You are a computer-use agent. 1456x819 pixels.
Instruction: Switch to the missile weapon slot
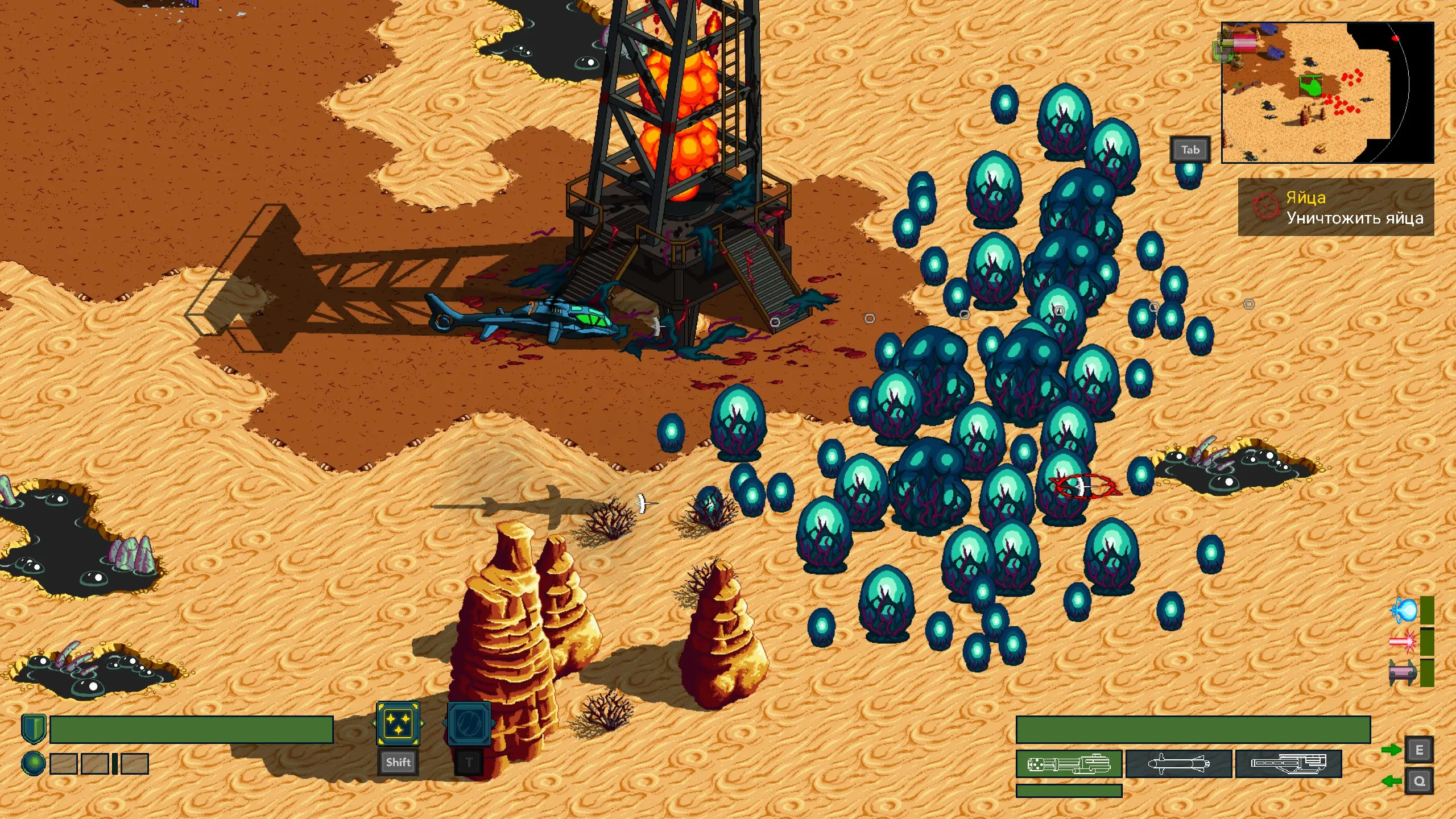tap(1178, 764)
